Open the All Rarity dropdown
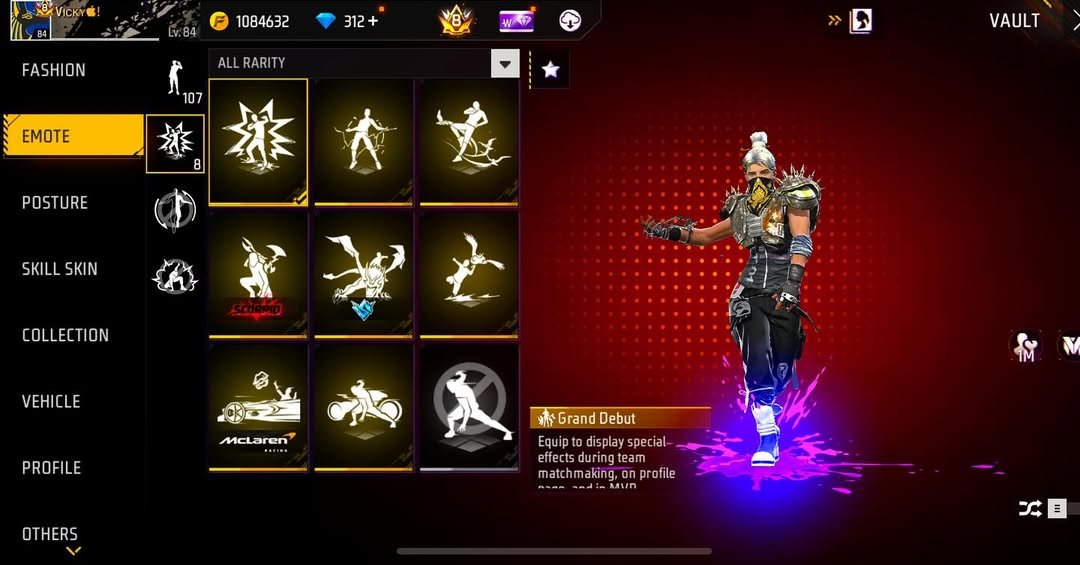This screenshot has height=565, width=1080. [x=505, y=64]
